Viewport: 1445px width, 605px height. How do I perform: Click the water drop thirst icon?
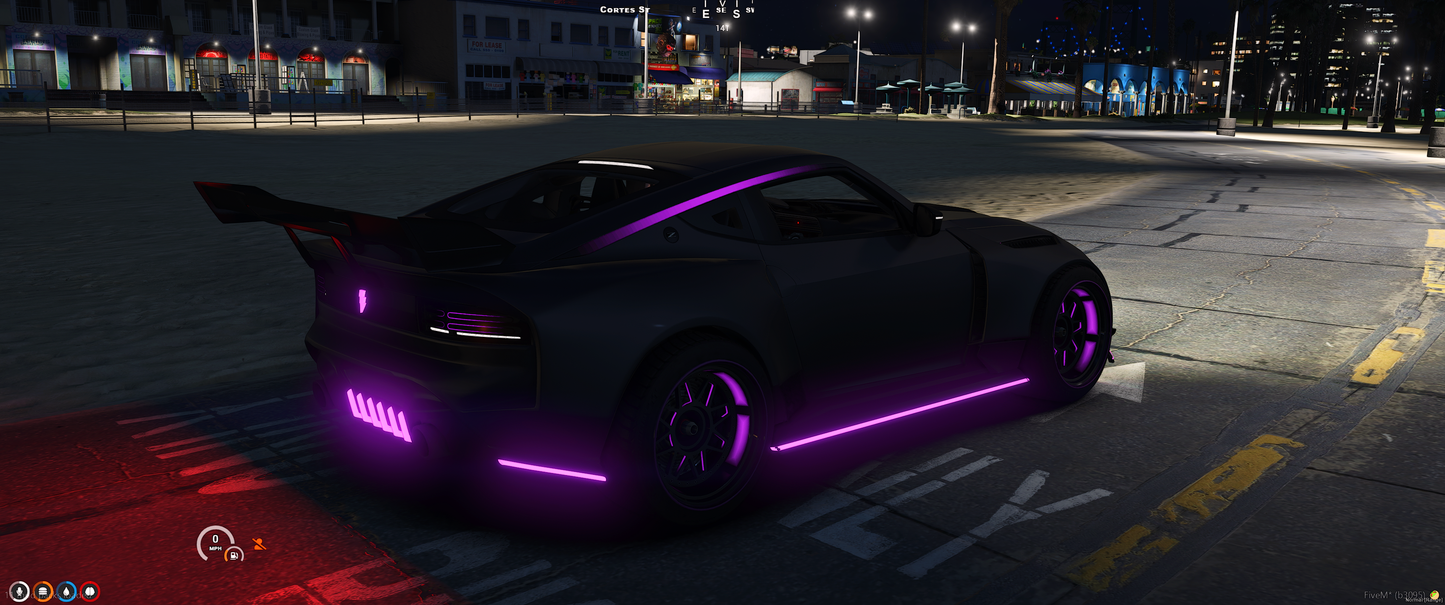point(66,592)
